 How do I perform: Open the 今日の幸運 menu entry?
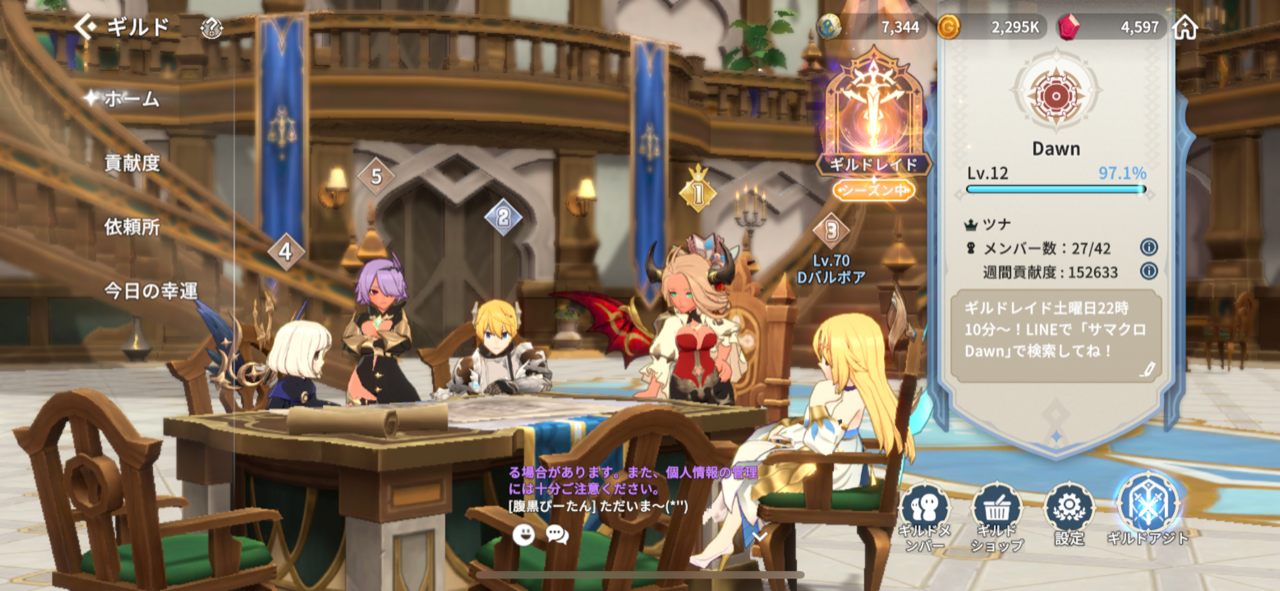151,291
